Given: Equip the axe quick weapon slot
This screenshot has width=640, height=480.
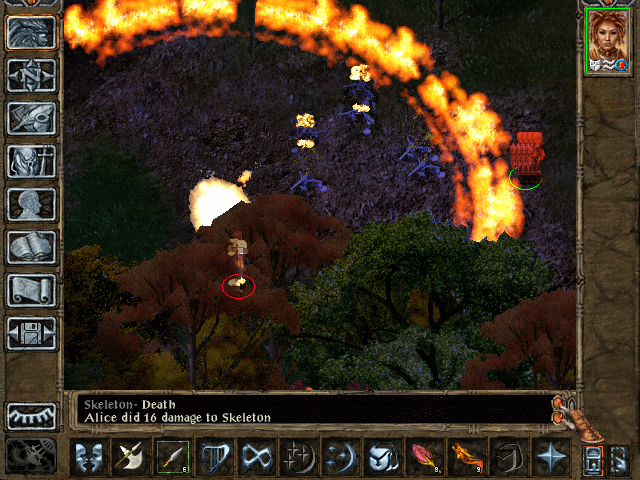Looking at the screenshot, I should tap(130, 457).
